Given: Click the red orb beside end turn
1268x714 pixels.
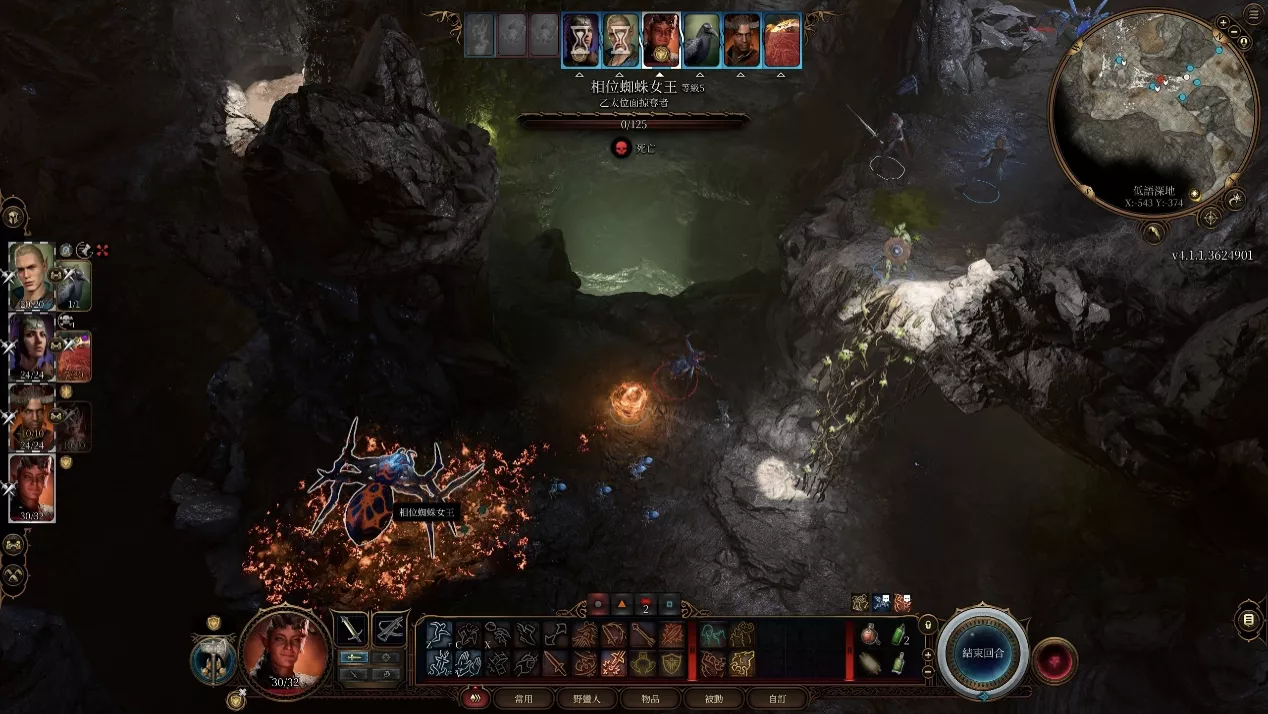Looking at the screenshot, I should 1054,661.
